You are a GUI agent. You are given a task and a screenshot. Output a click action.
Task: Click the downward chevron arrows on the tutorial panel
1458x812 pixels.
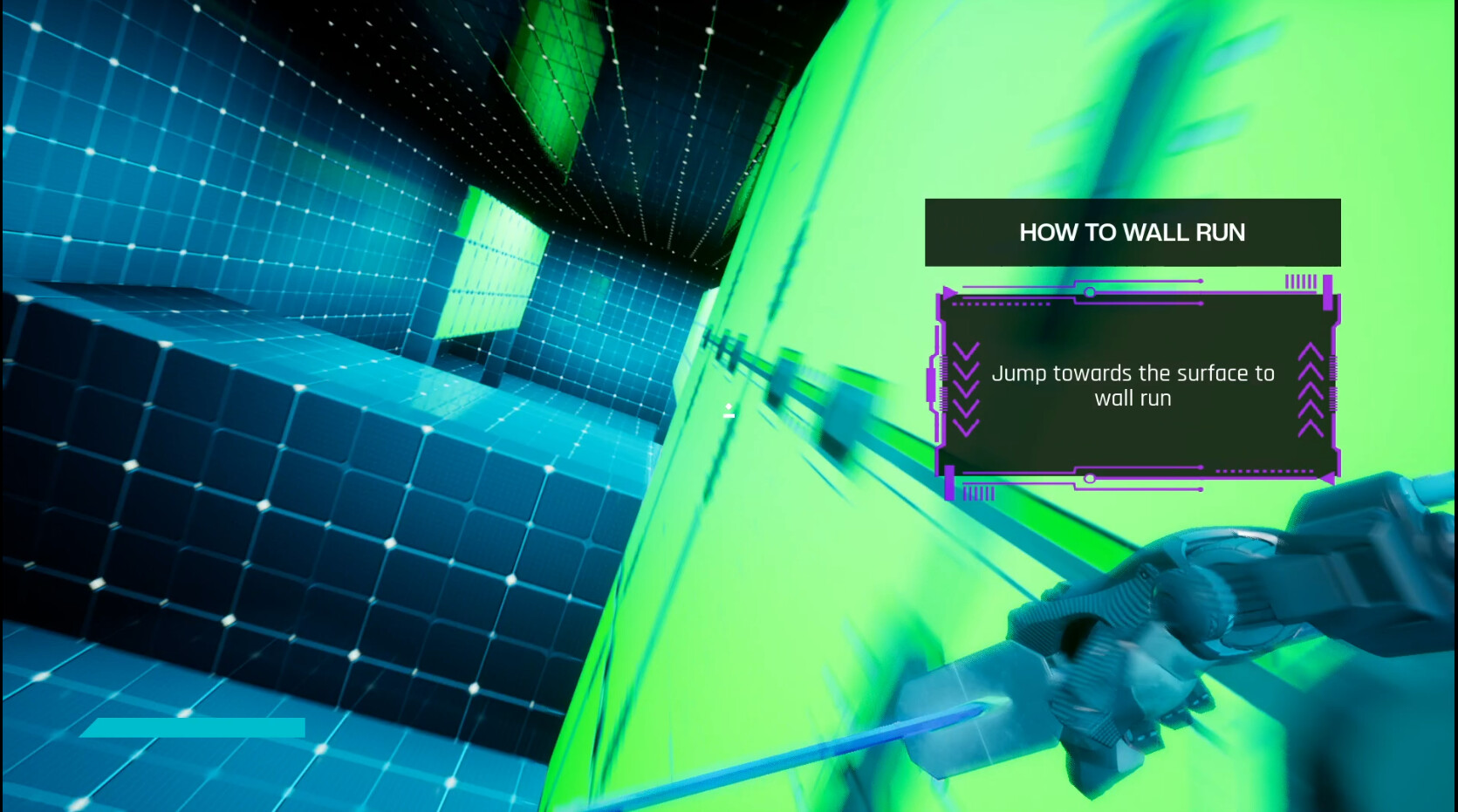point(967,386)
